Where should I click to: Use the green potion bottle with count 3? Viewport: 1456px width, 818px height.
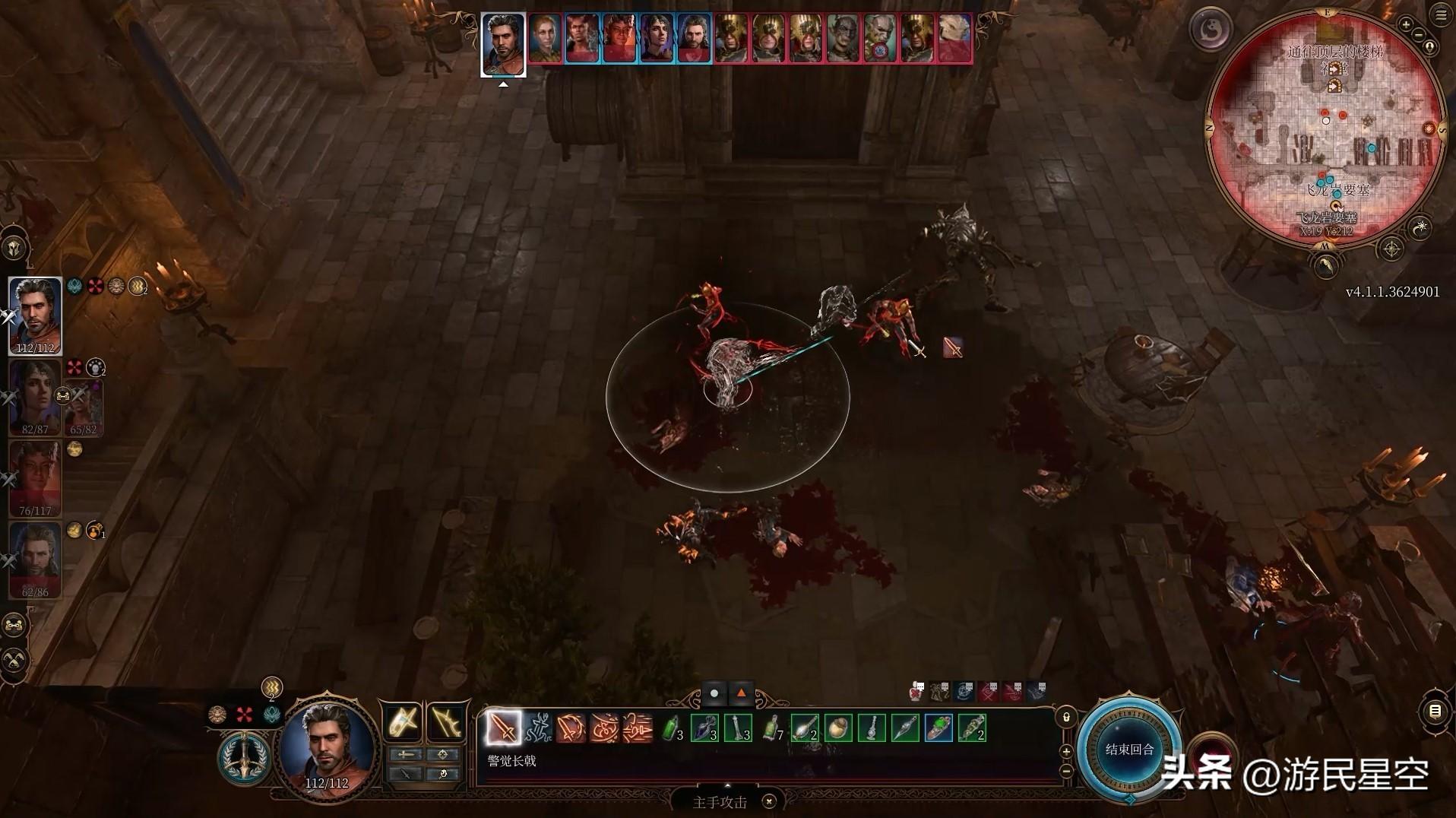click(x=671, y=728)
